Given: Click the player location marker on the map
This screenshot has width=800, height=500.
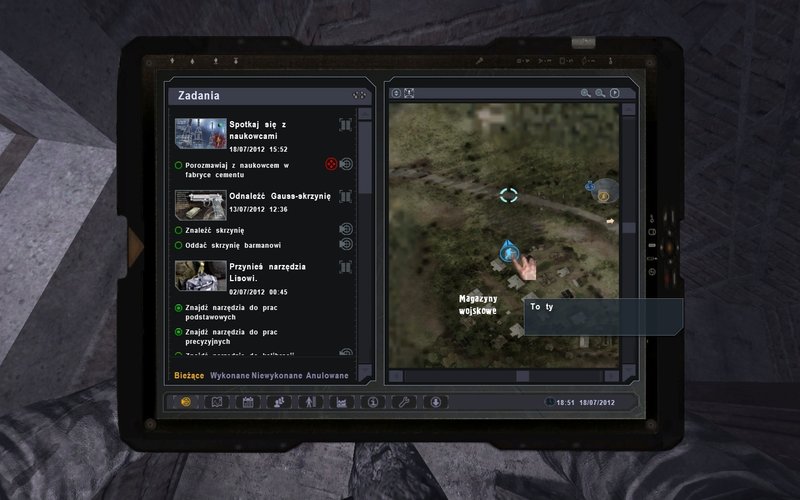Looking at the screenshot, I should (x=509, y=253).
